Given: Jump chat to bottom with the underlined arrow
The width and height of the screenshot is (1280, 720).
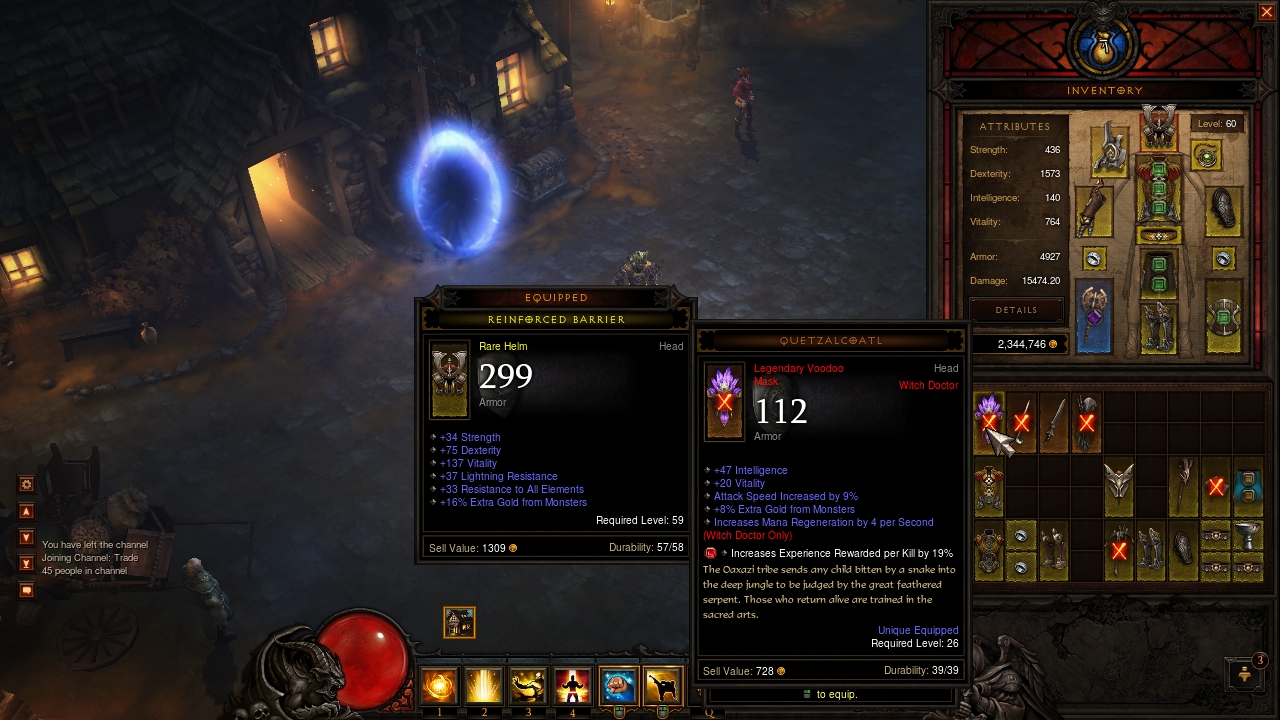Looking at the screenshot, I should tap(27, 564).
